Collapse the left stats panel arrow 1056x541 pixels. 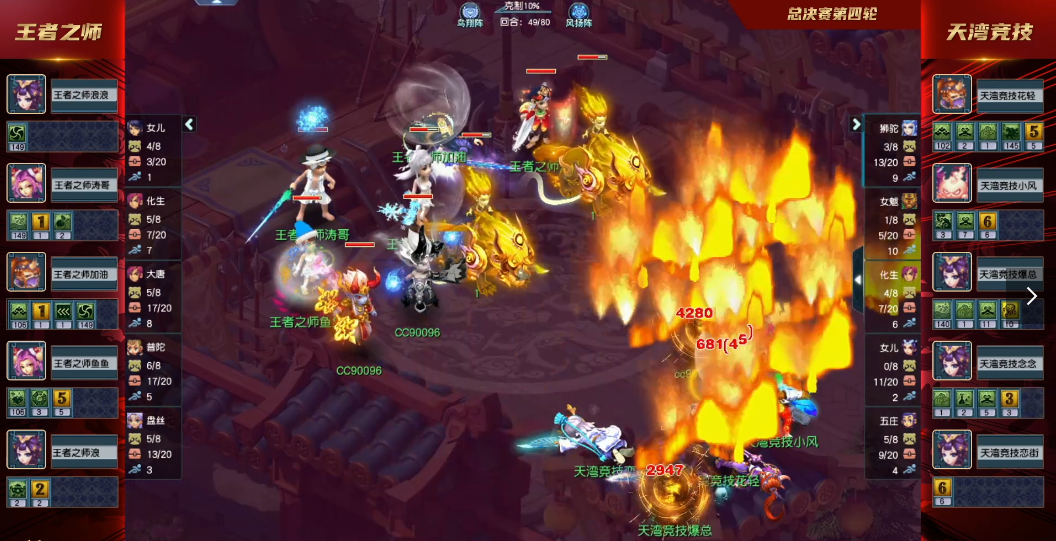[x=189, y=124]
